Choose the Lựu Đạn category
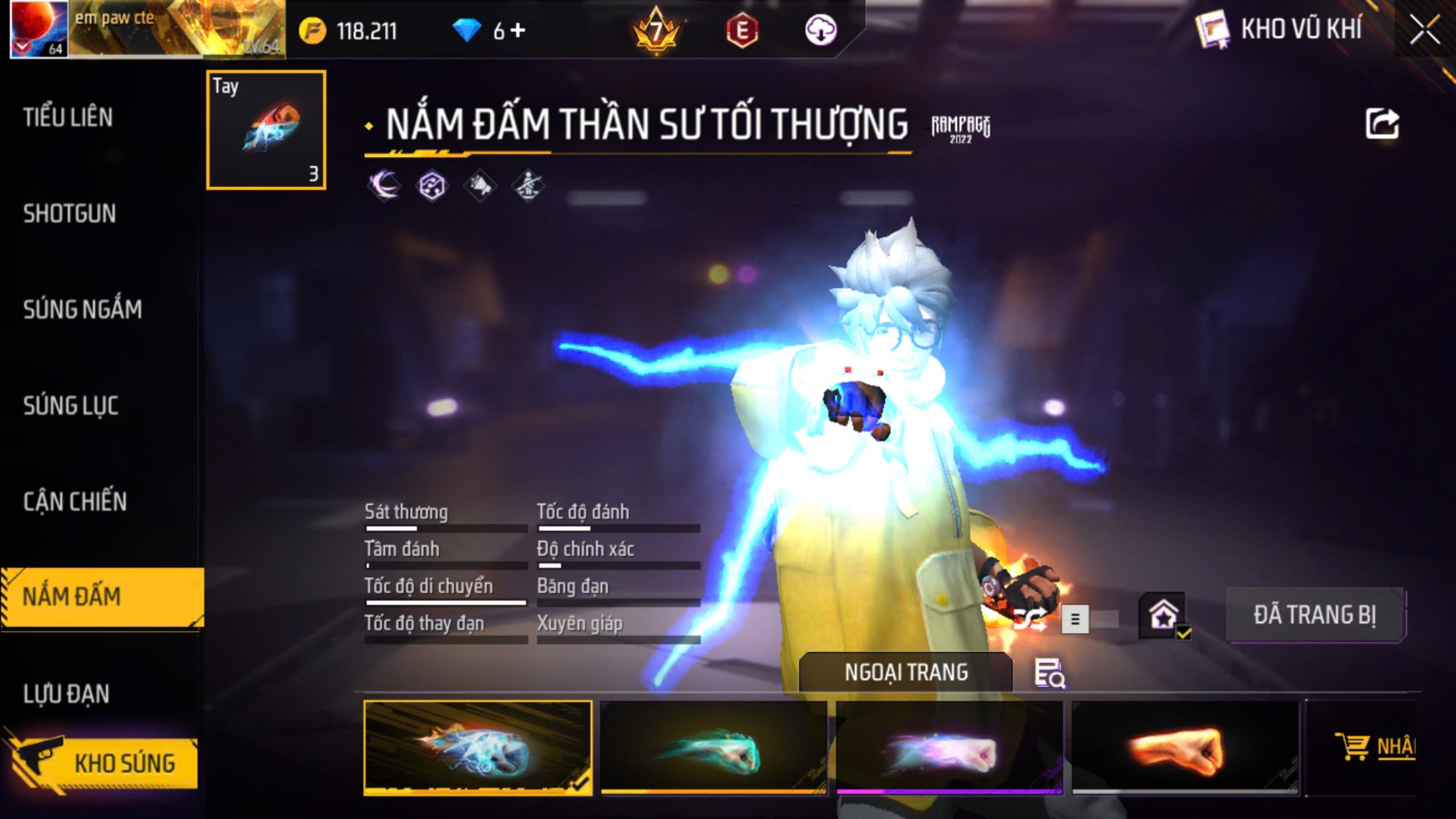The width and height of the screenshot is (1456, 819). 66,694
